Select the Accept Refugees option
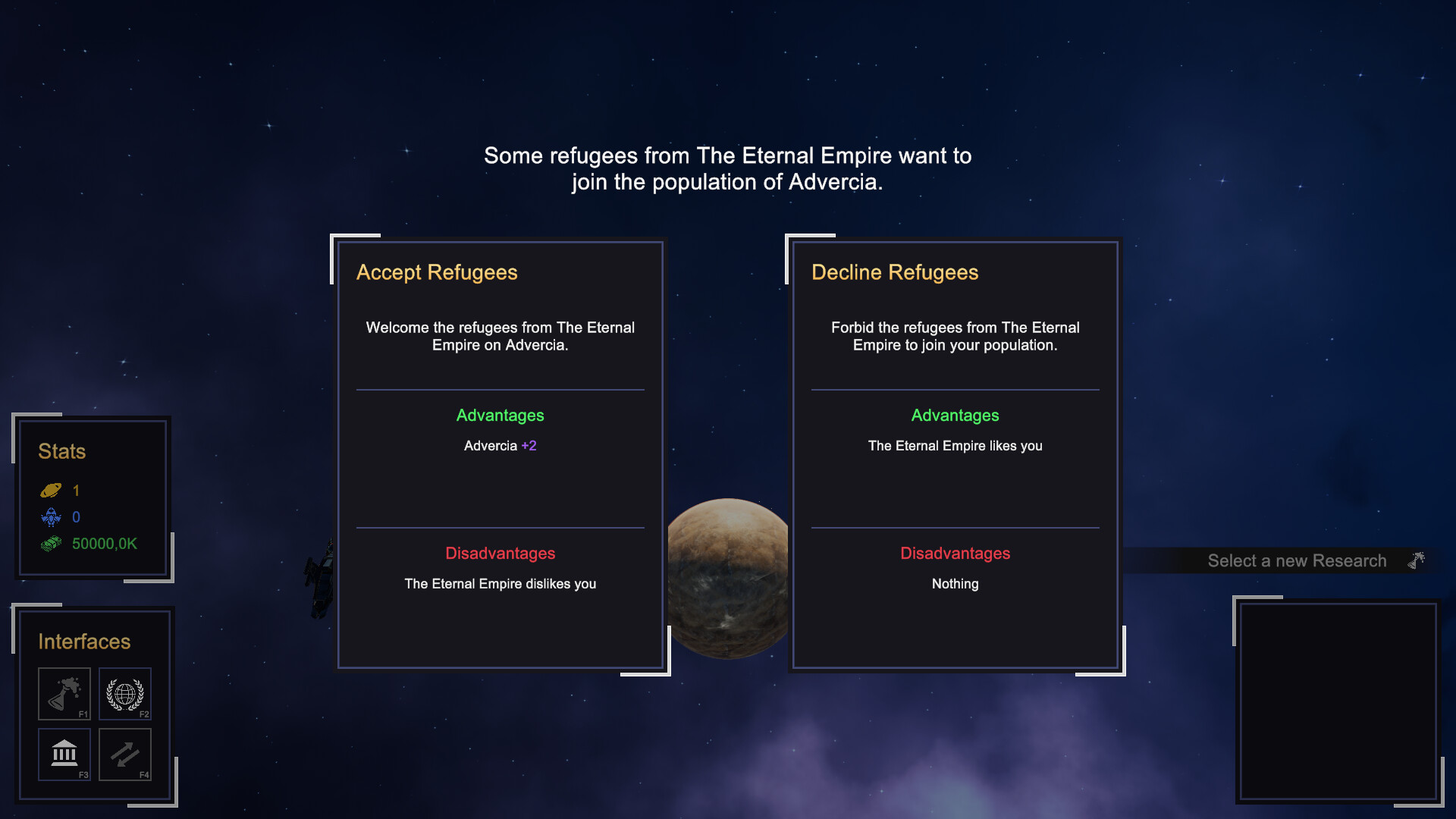The height and width of the screenshot is (819, 1456). (500, 455)
